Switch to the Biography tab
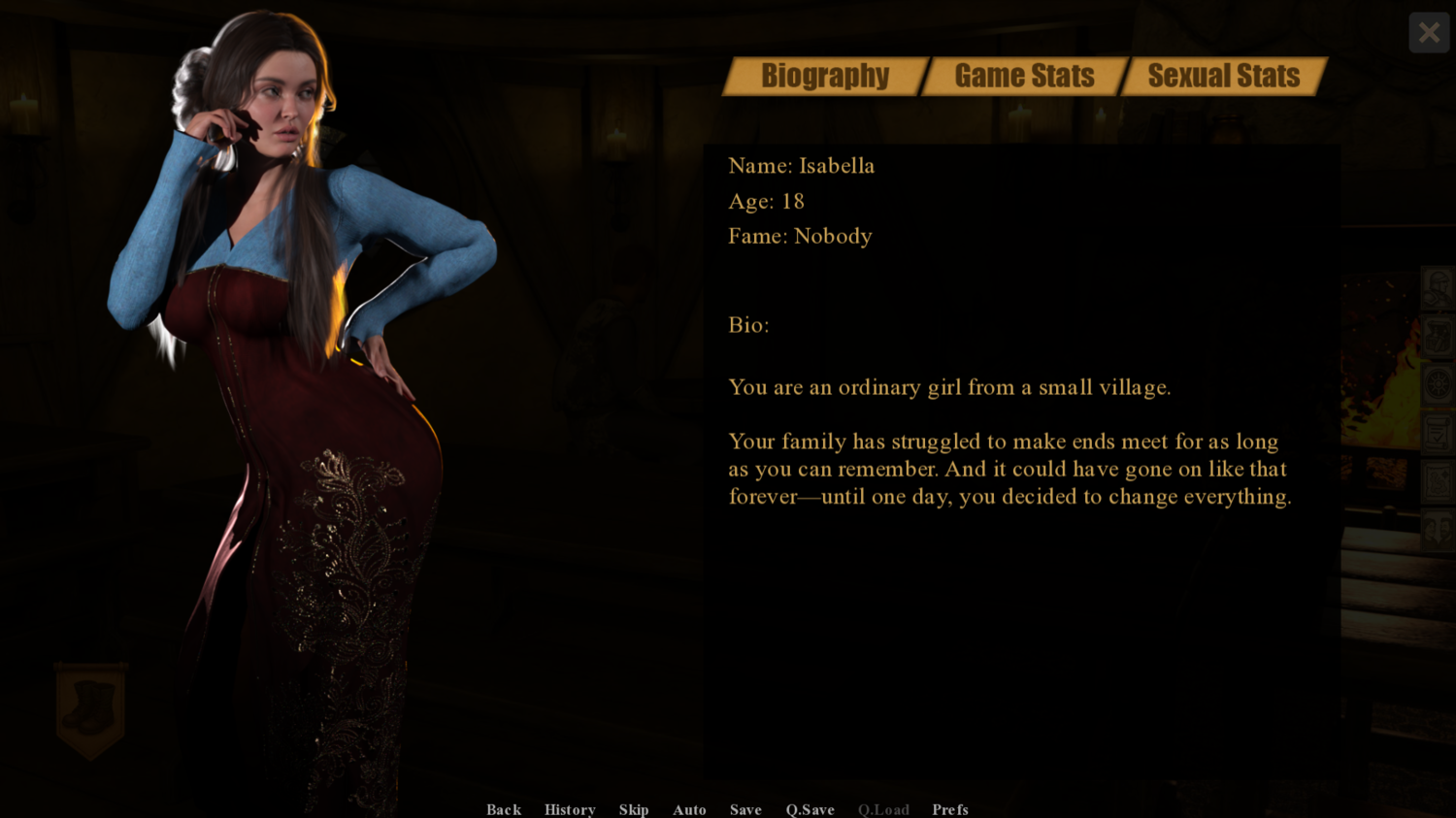1456x818 pixels. pos(825,76)
